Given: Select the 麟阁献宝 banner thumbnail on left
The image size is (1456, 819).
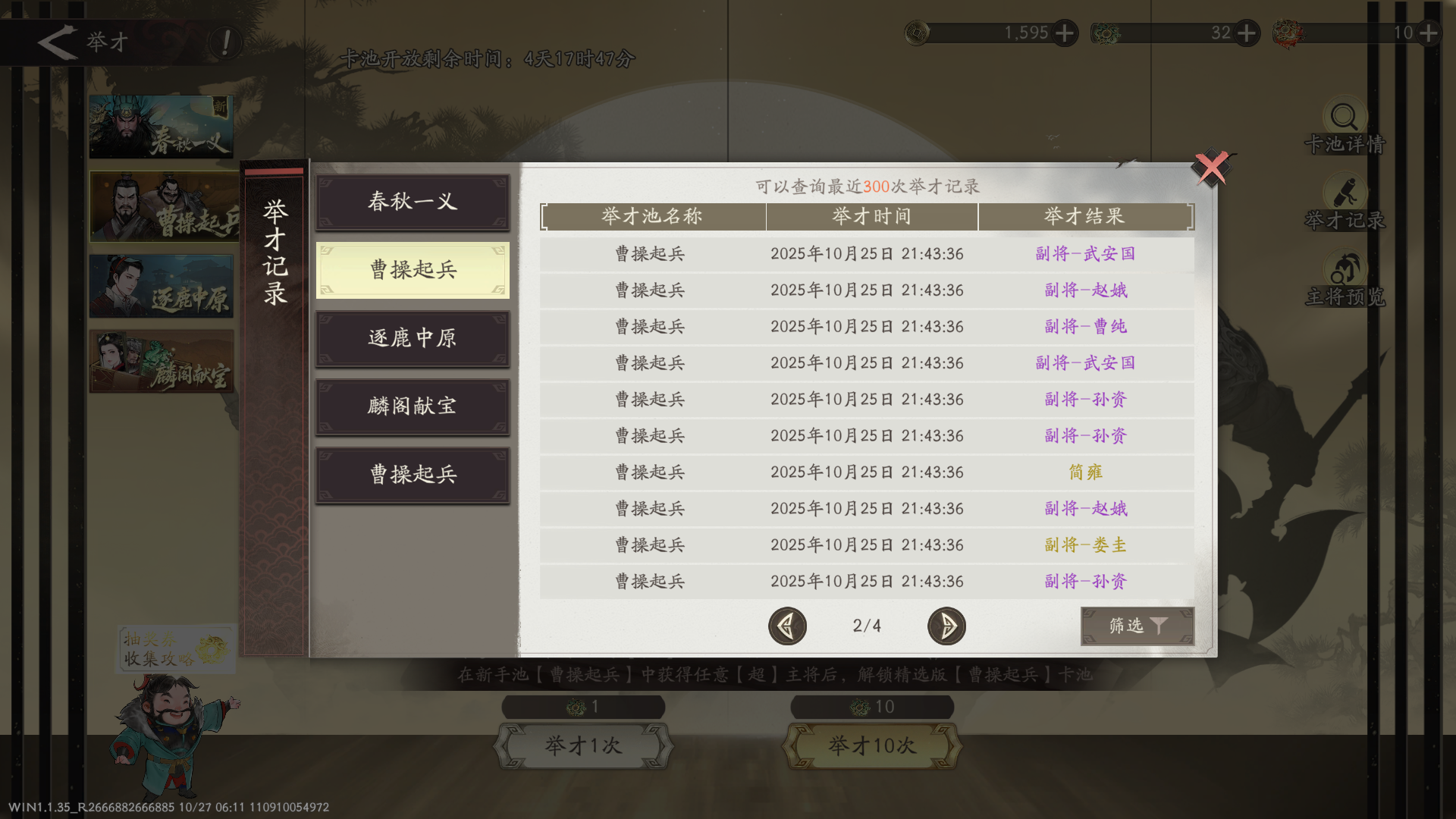Looking at the screenshot, I should 162,362.
